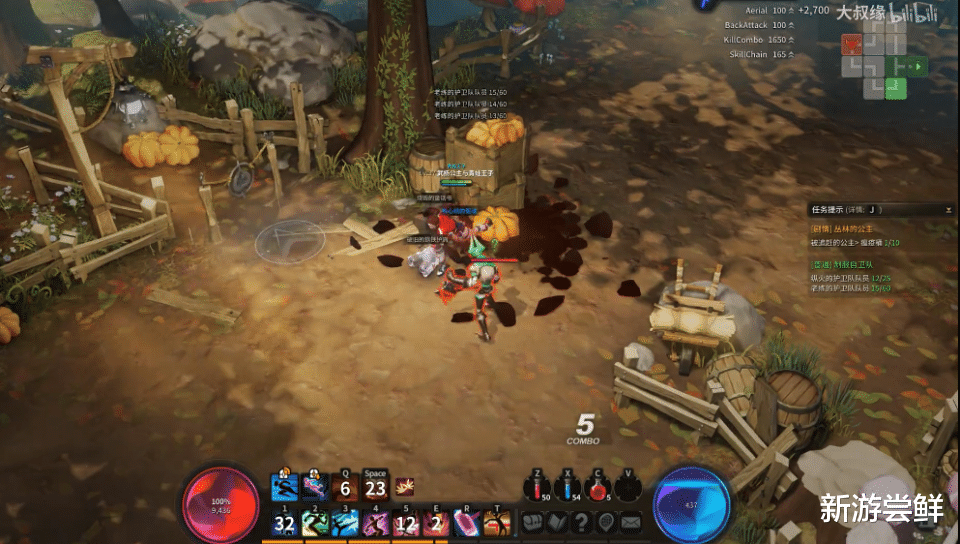The width and height of the screenshot is (960, 544).
Task: Use the blue mana potion with 54
Action: pyautogui.click(x=568, y=489)
